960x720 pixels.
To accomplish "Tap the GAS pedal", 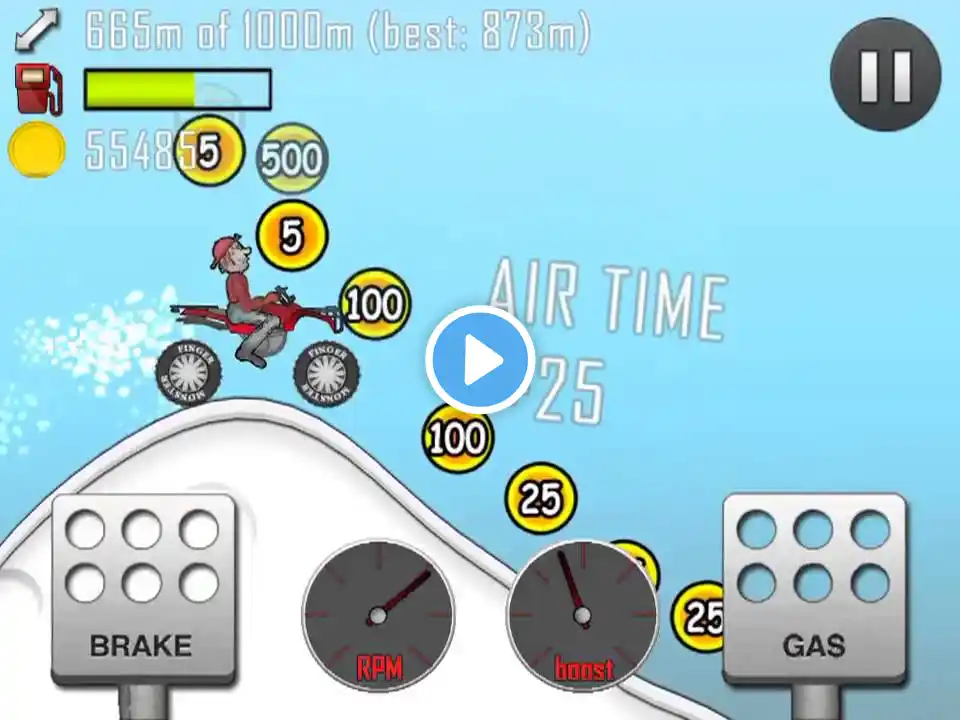I will coord(813,588).
